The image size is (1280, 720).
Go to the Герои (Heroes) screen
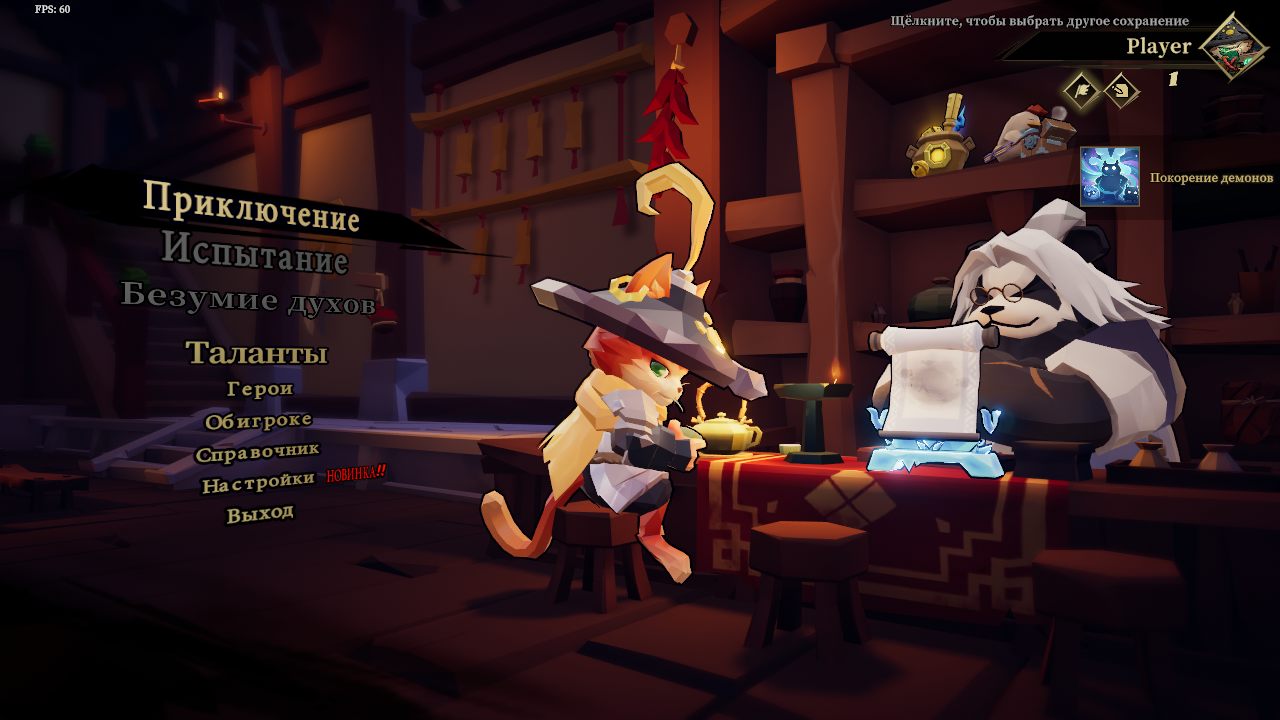(260, 388)
